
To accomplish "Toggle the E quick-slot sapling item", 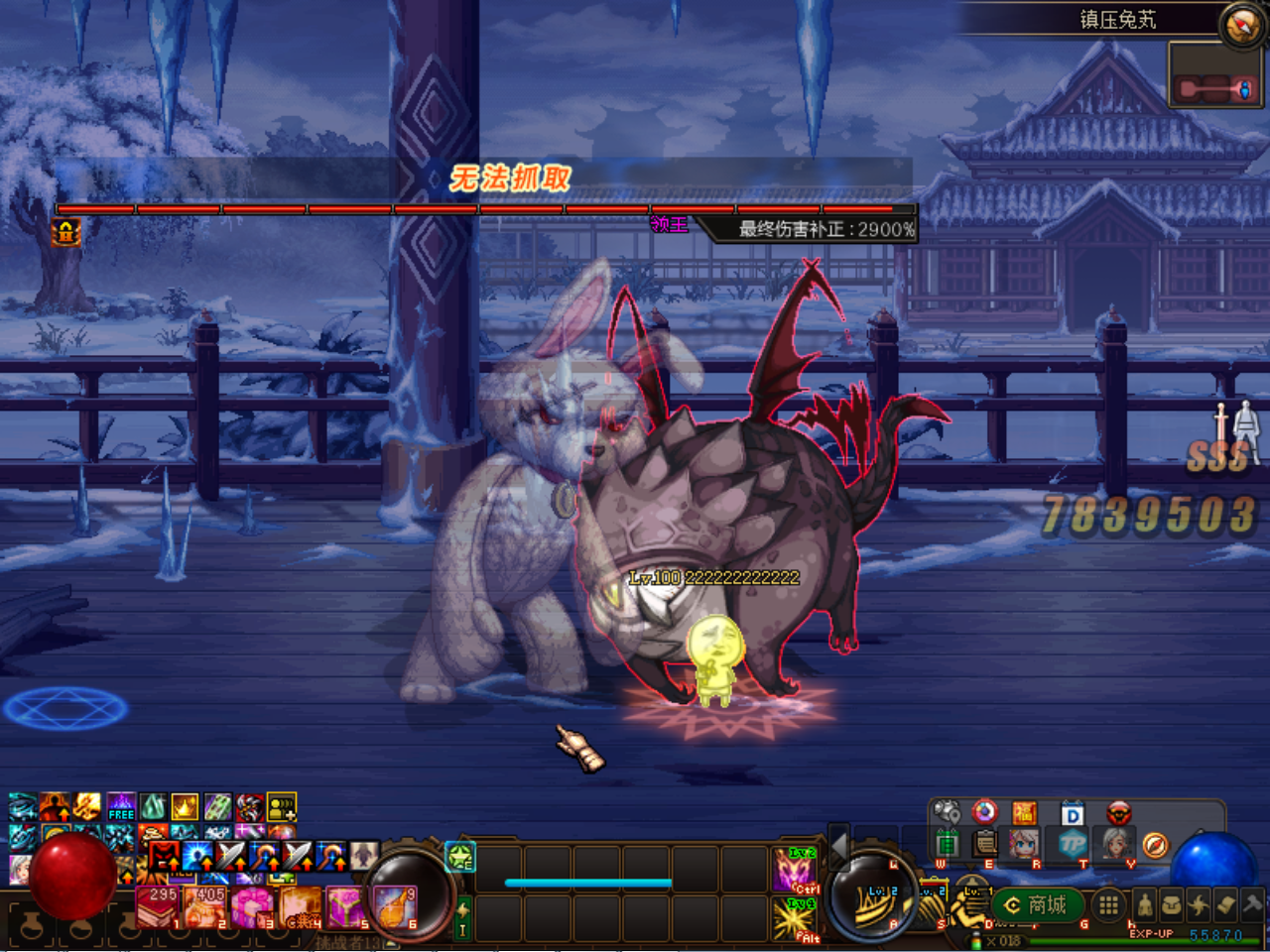I will [x=459, y=861].
